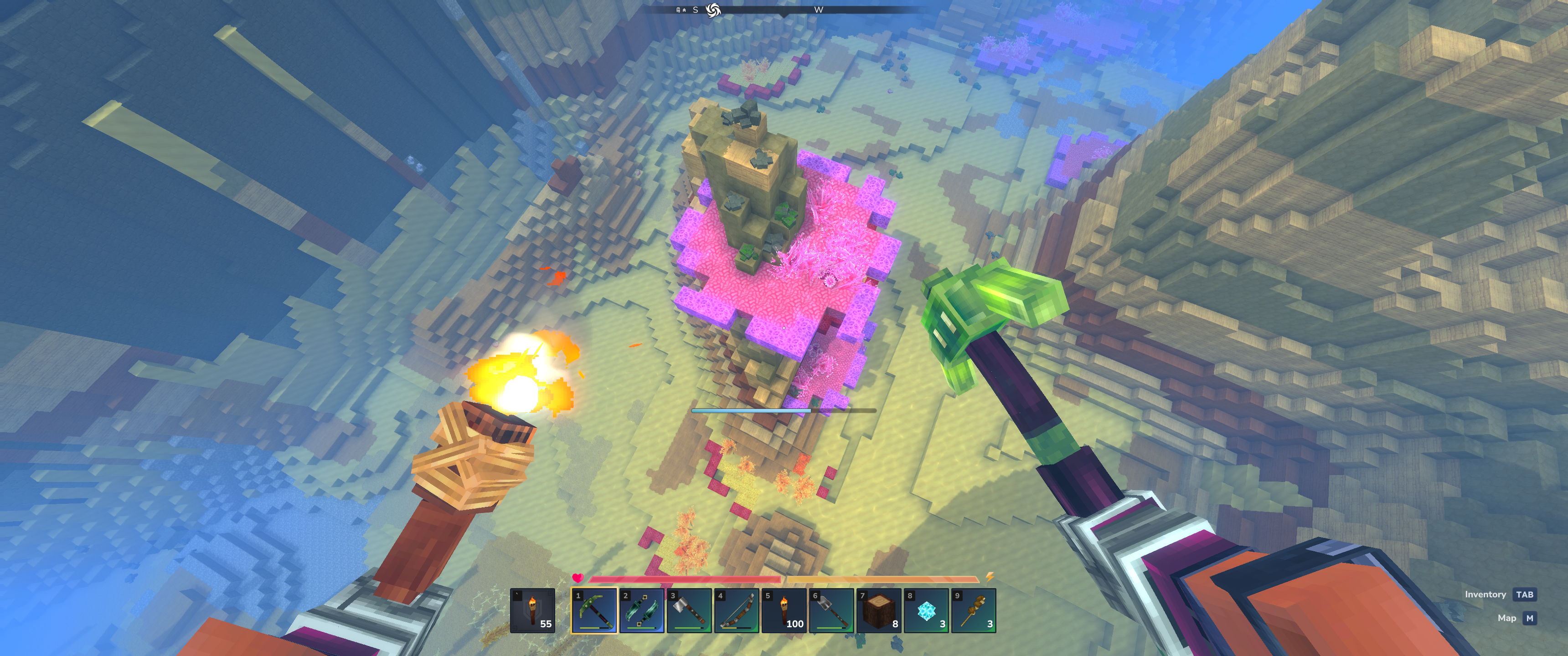Choose the steel hatchet in slot 3
This screenshot has height=656, width=1568.
click(689, 610)
